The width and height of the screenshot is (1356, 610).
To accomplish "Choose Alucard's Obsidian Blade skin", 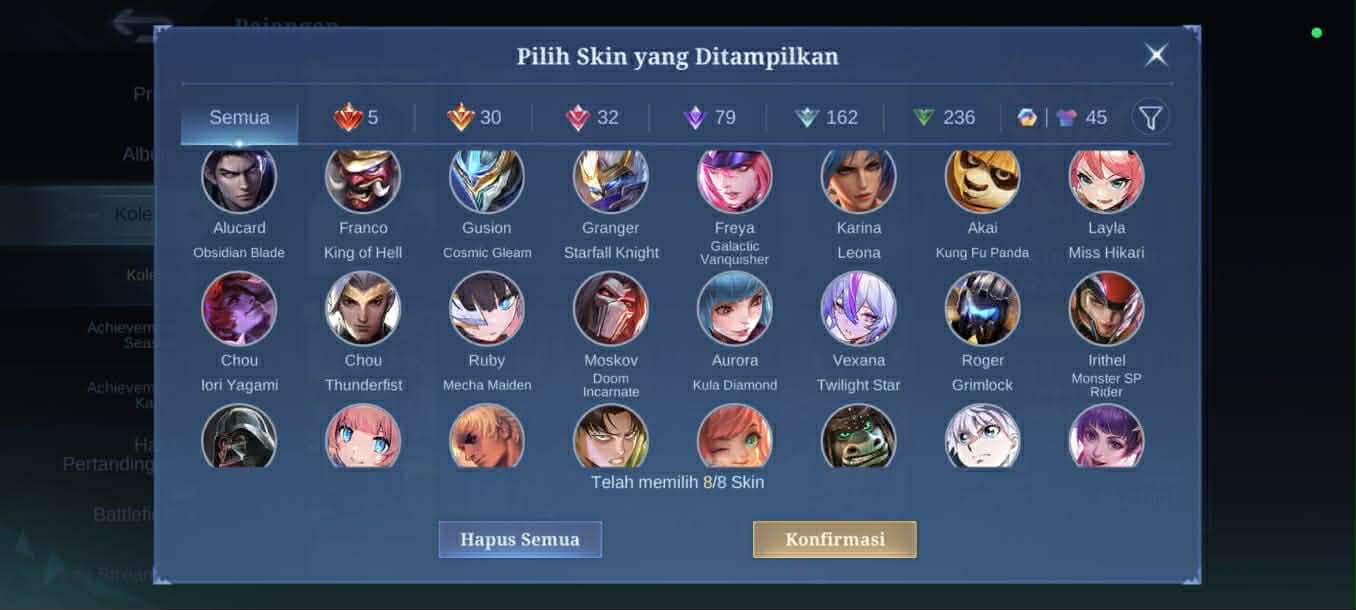I will 239,180.
